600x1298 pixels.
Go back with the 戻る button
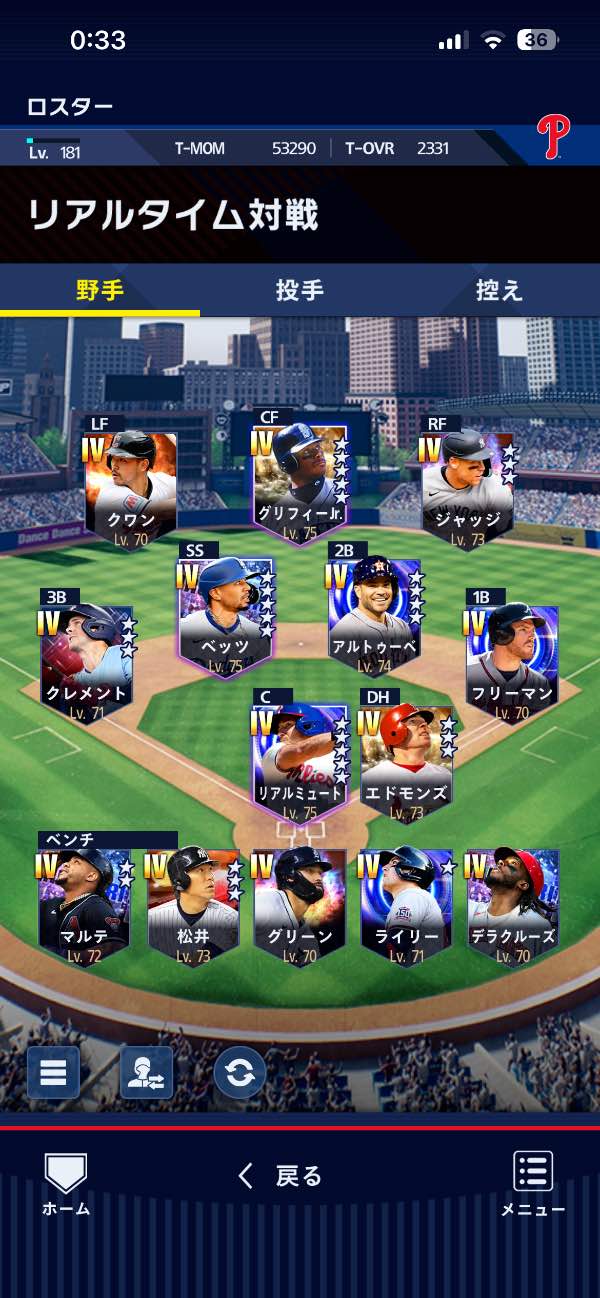pos(281,1176)
